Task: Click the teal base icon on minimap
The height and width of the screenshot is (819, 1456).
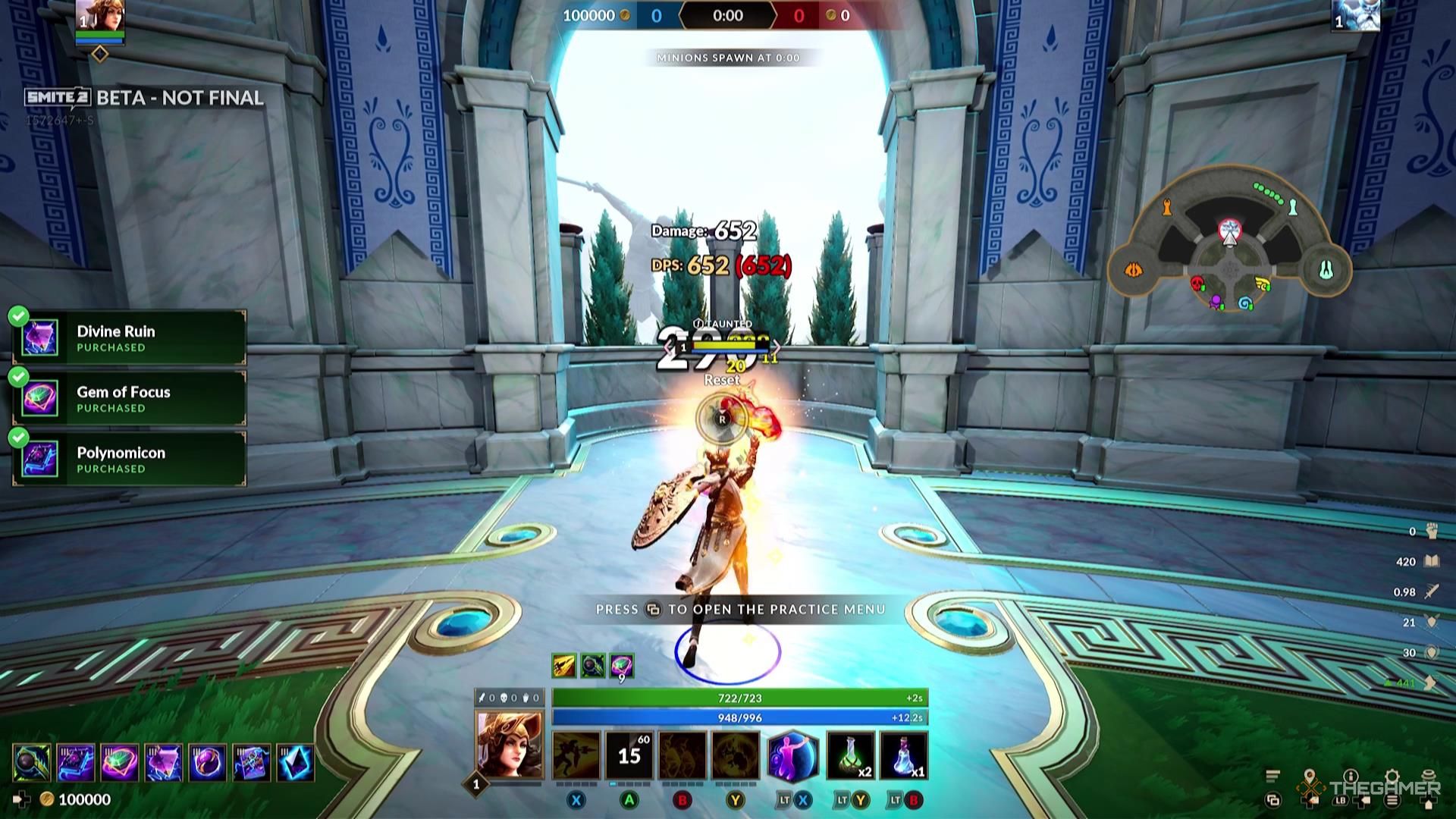Action: click(x=1325, y=269)
